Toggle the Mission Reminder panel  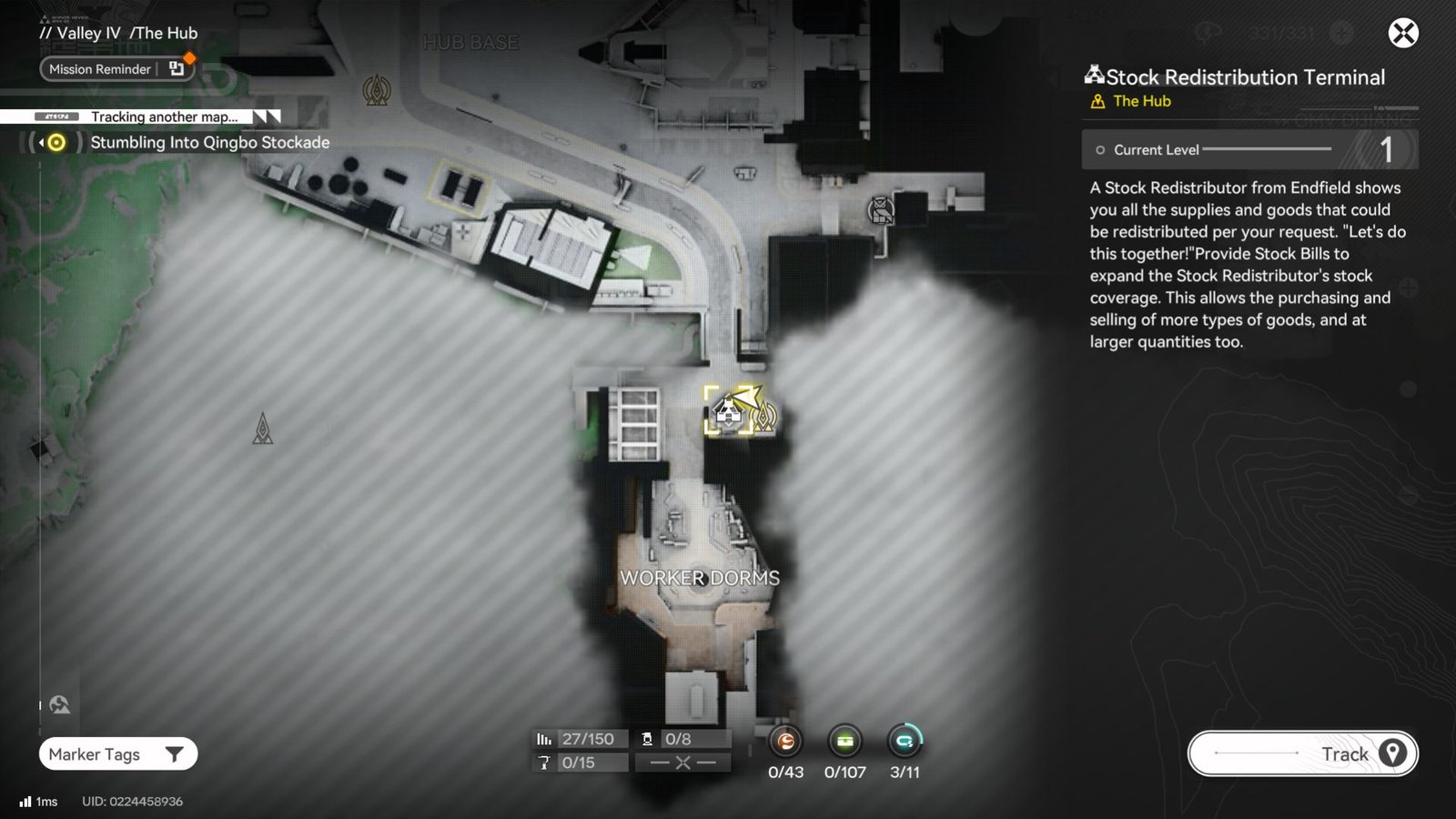(x=115, y=69)
